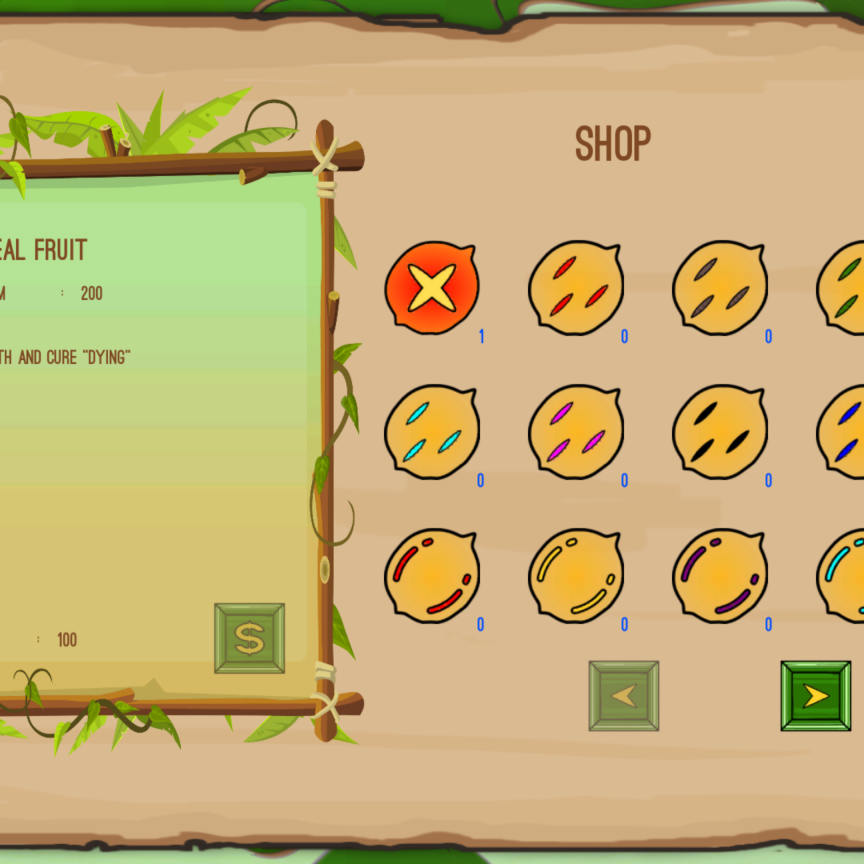The width and height of the screenshot is (864, 864).
Task: Select the fruit with red curved stripes
Action: click(432, 575)
